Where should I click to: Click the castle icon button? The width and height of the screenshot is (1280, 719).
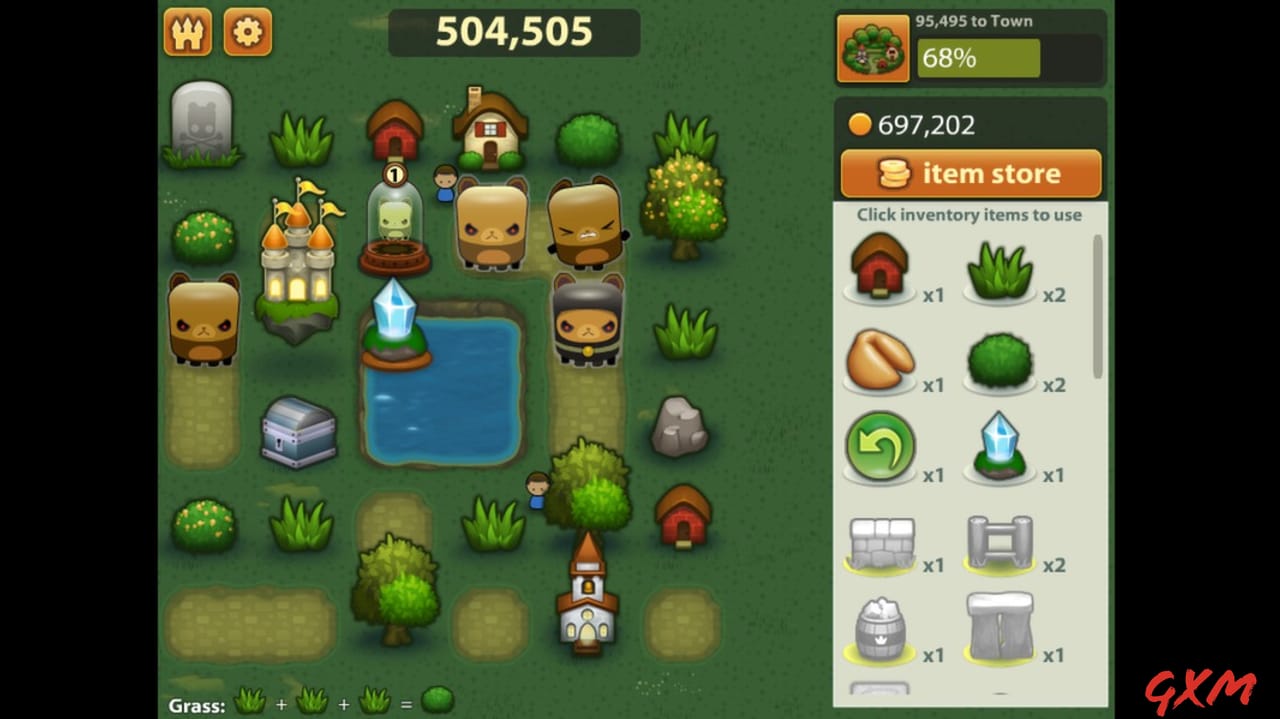tap(188, 32)
